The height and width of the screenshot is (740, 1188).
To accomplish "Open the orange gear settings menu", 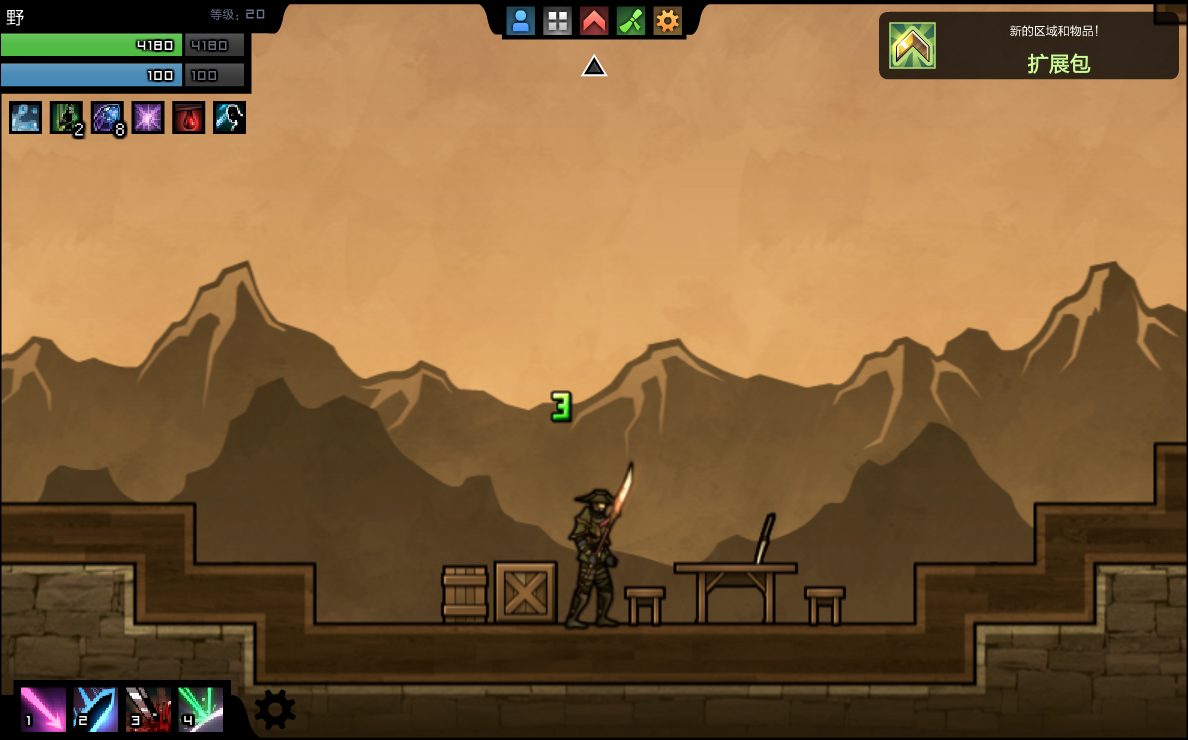I will (667, 21).
